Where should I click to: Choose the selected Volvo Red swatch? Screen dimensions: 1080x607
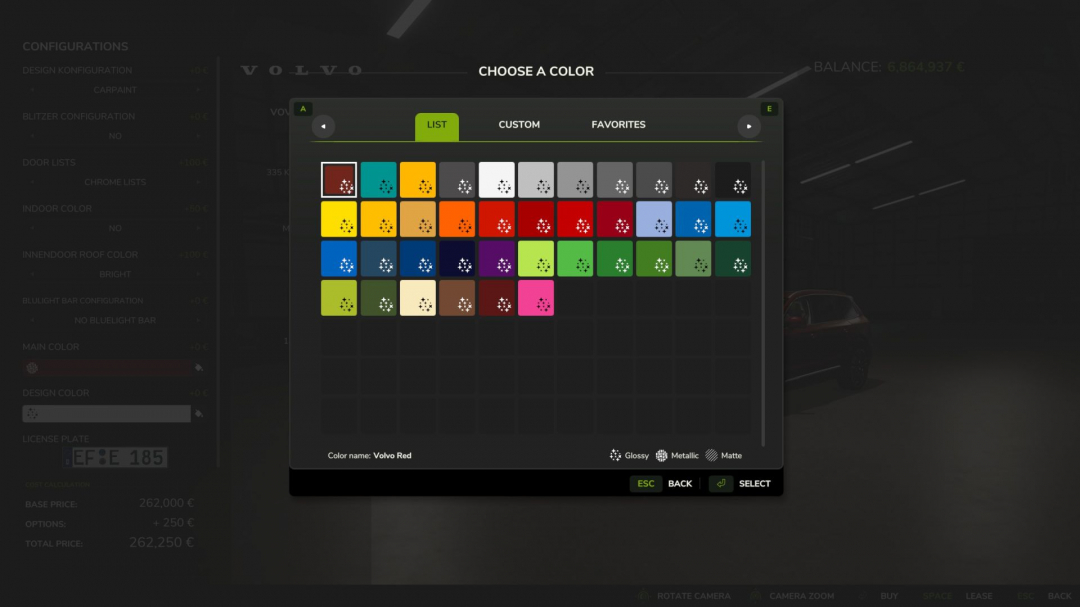pos(339,180)
